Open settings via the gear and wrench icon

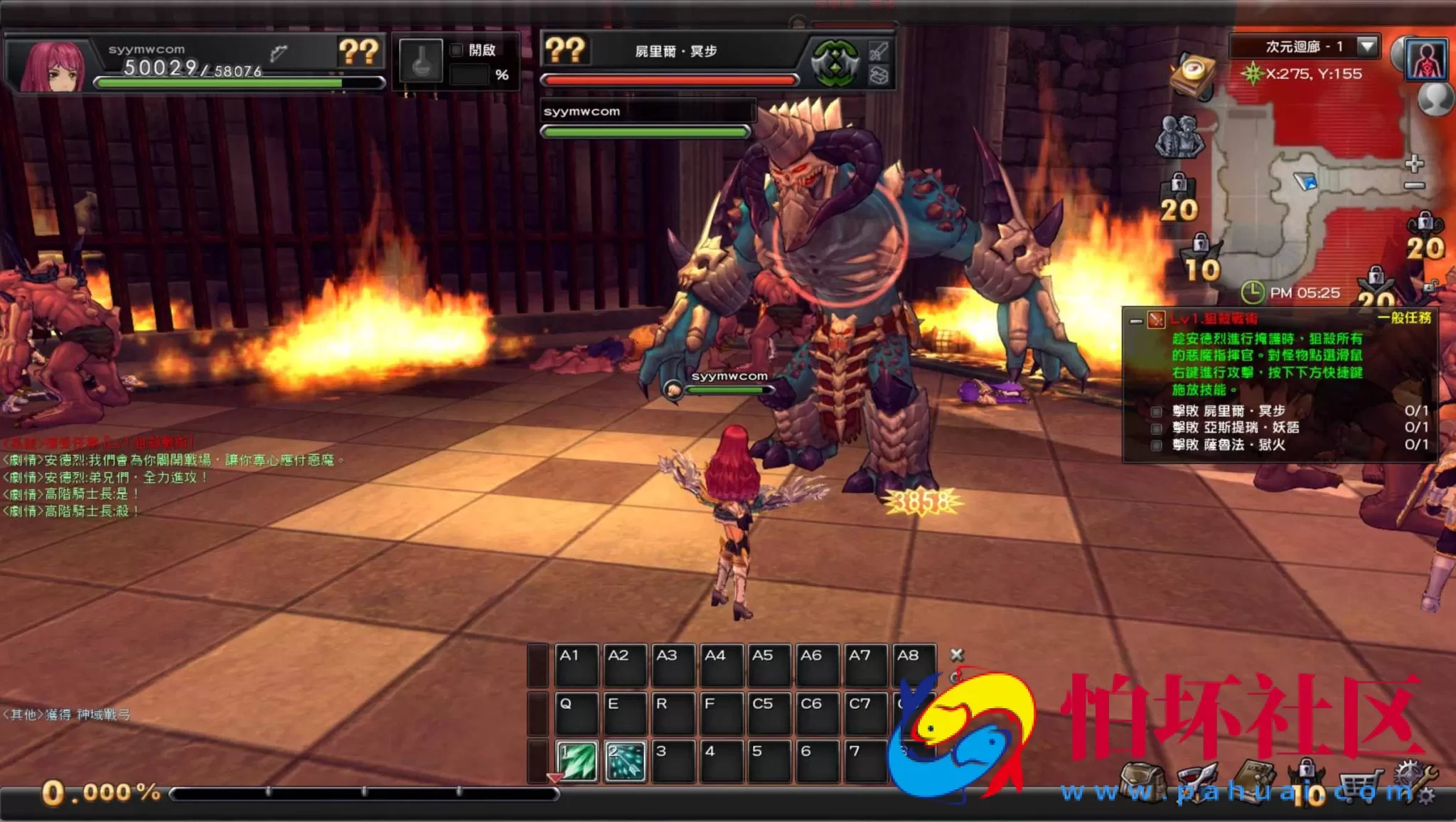coord(1415,782)
